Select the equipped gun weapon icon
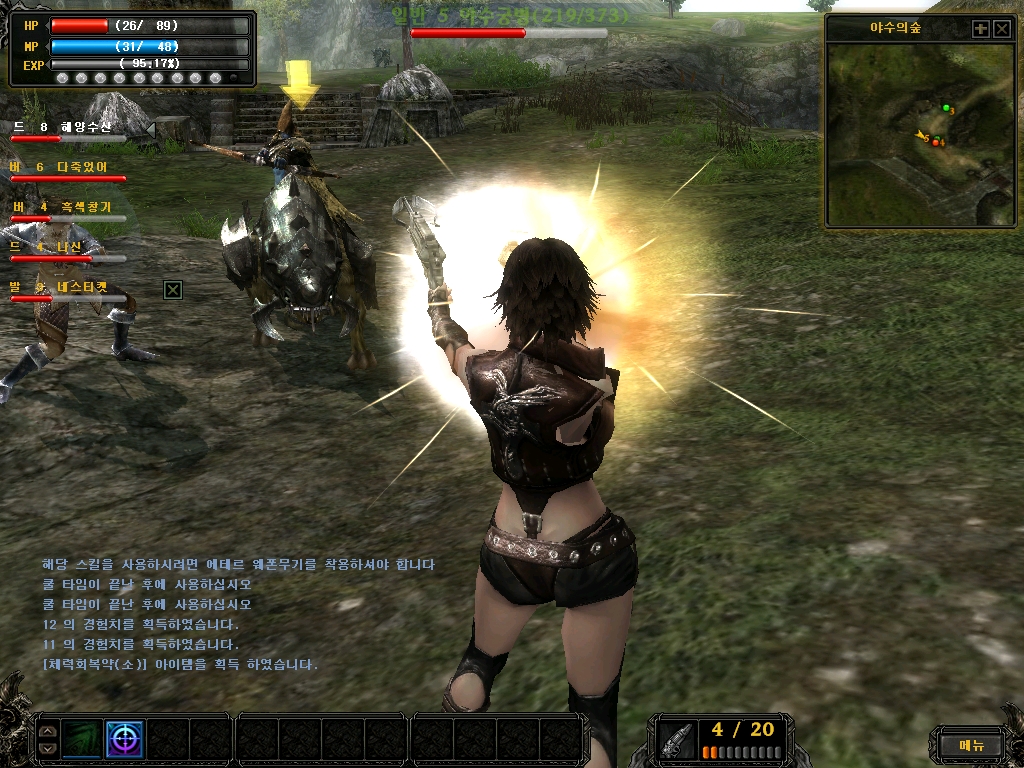The width and height of the screenshot is (1024, 768). tap(677, 739)
